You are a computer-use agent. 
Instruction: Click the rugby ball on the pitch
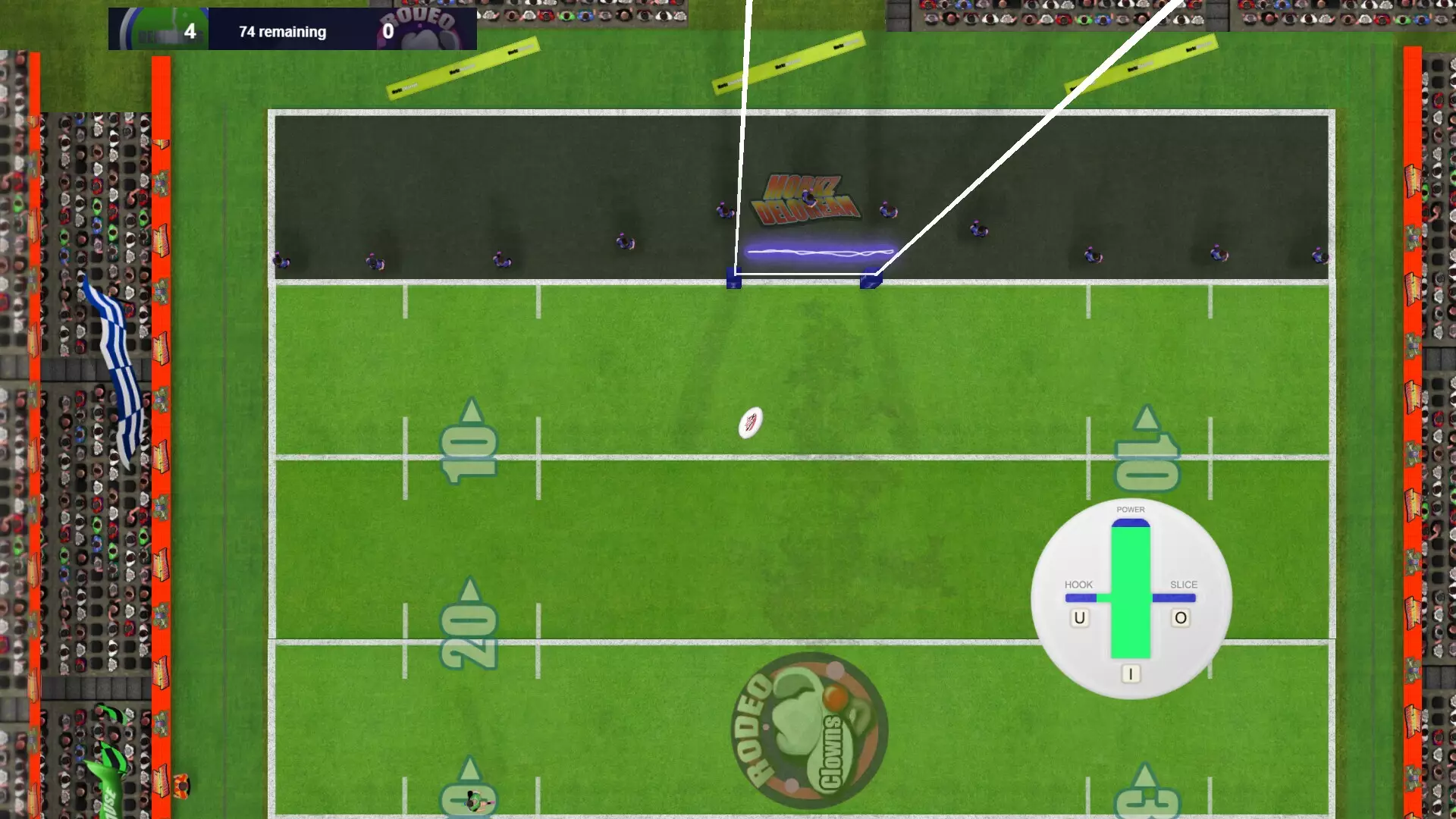click(749, 422)
